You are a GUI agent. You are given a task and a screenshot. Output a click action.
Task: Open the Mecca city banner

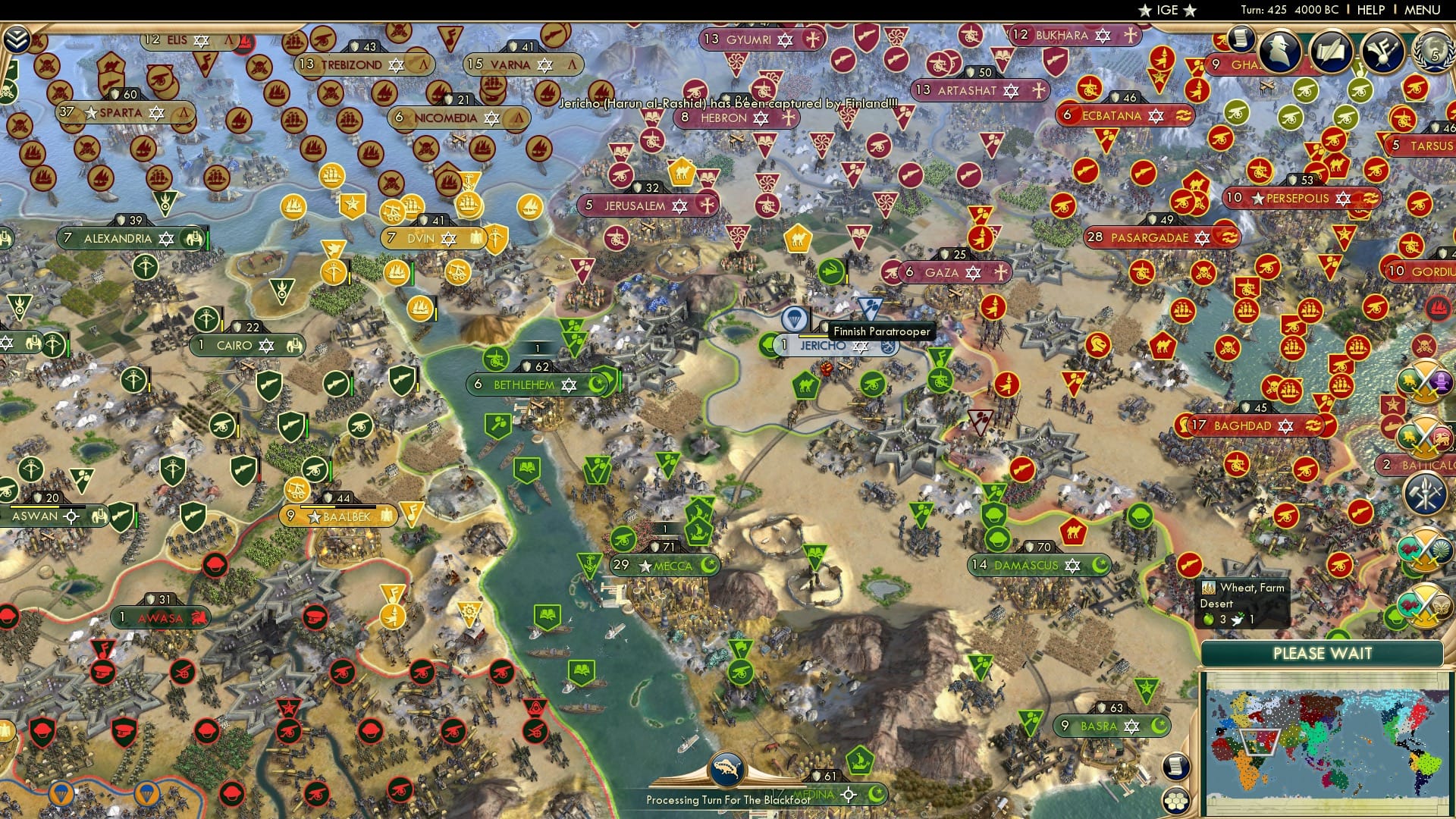667,565
